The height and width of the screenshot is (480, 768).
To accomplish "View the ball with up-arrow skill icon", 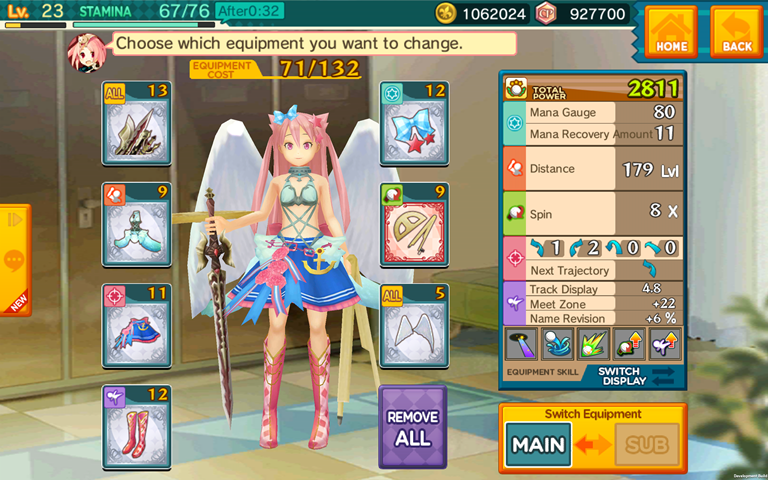I will point(629,344).
